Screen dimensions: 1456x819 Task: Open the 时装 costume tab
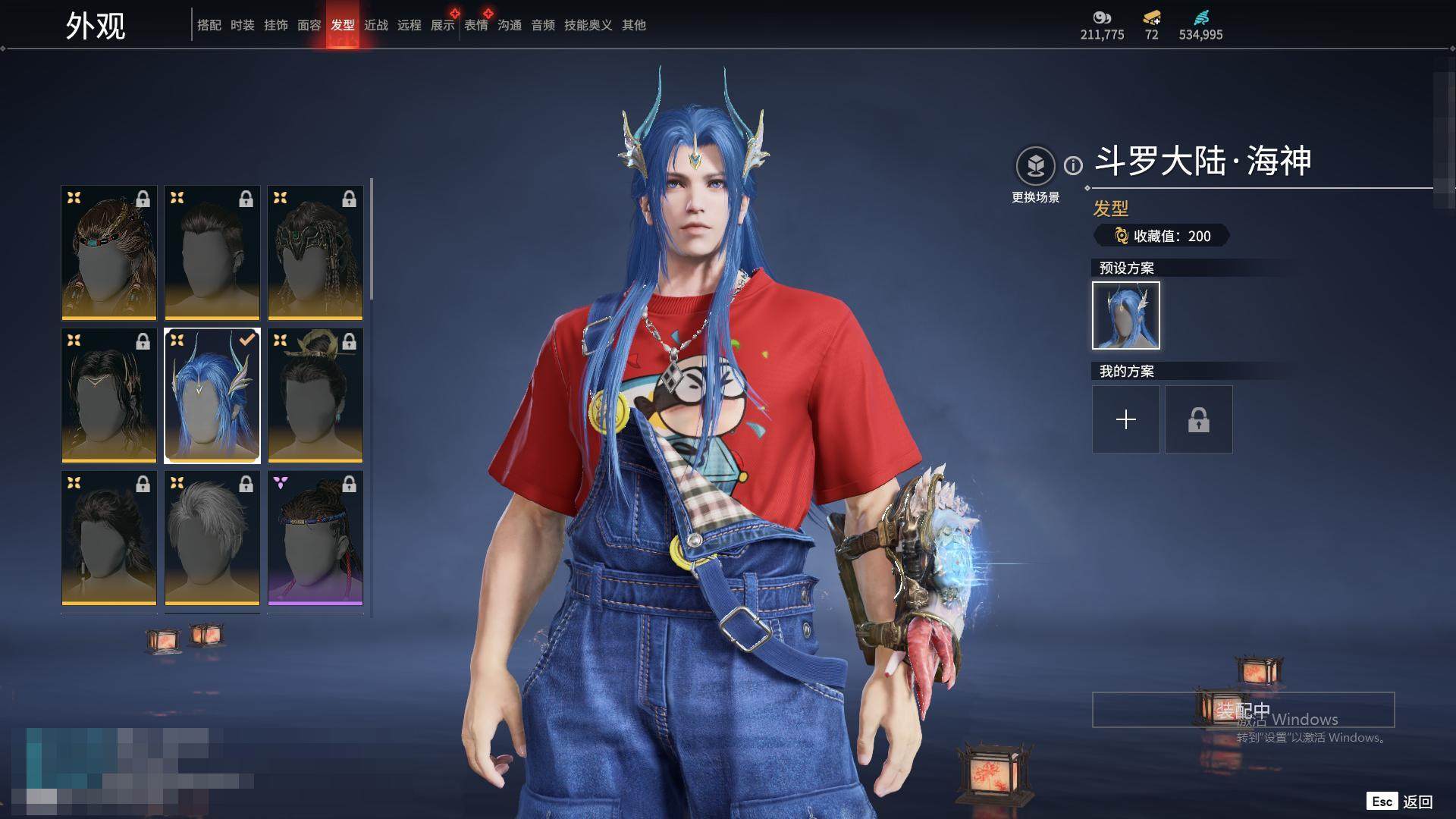[x=243, y=25]
